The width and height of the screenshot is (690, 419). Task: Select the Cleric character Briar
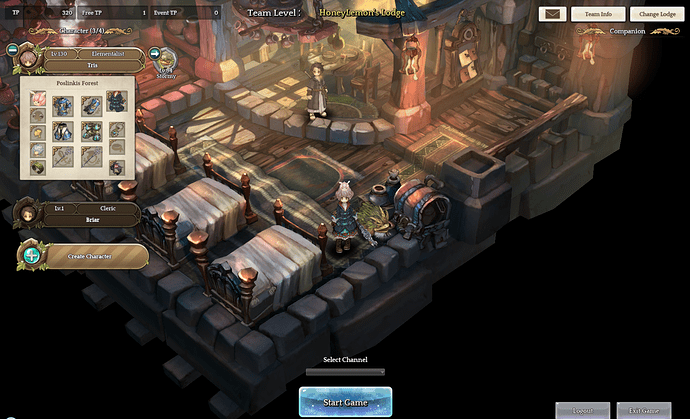click(x=92, y=214)
